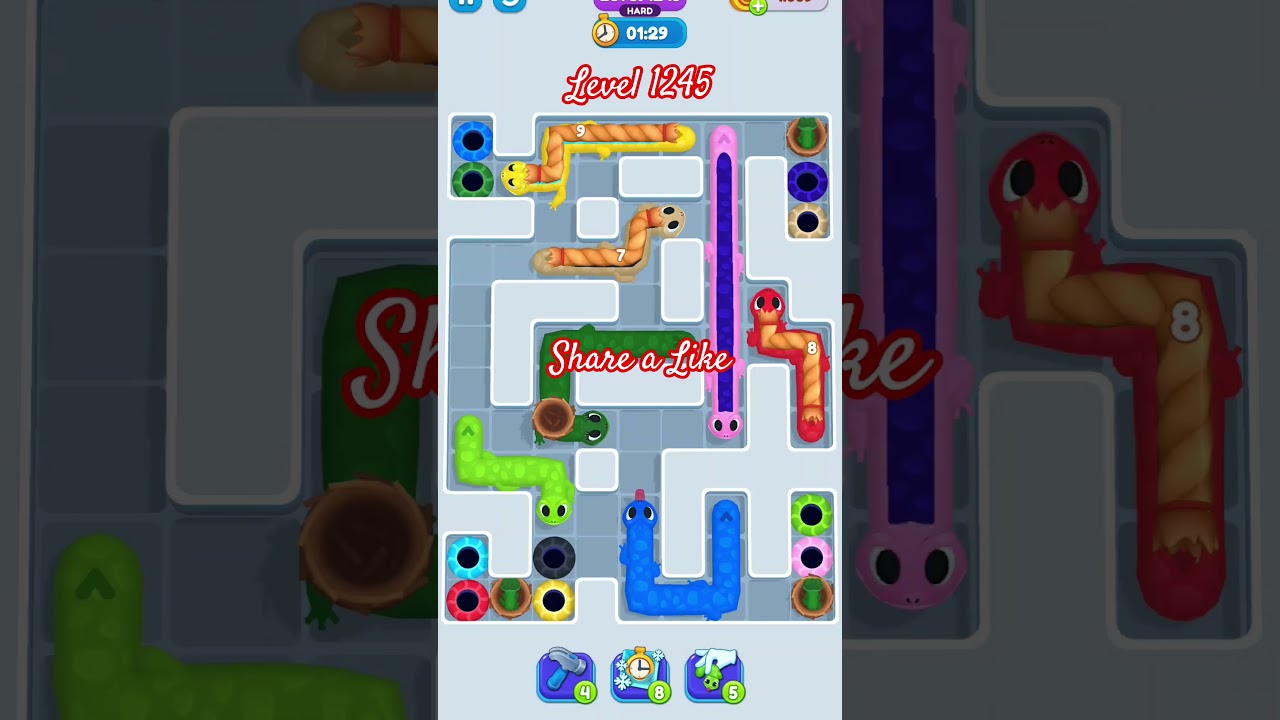Tap the HARD difficulty badge
This screenshot has height=720, width=1280.
(x=638, y=11)
